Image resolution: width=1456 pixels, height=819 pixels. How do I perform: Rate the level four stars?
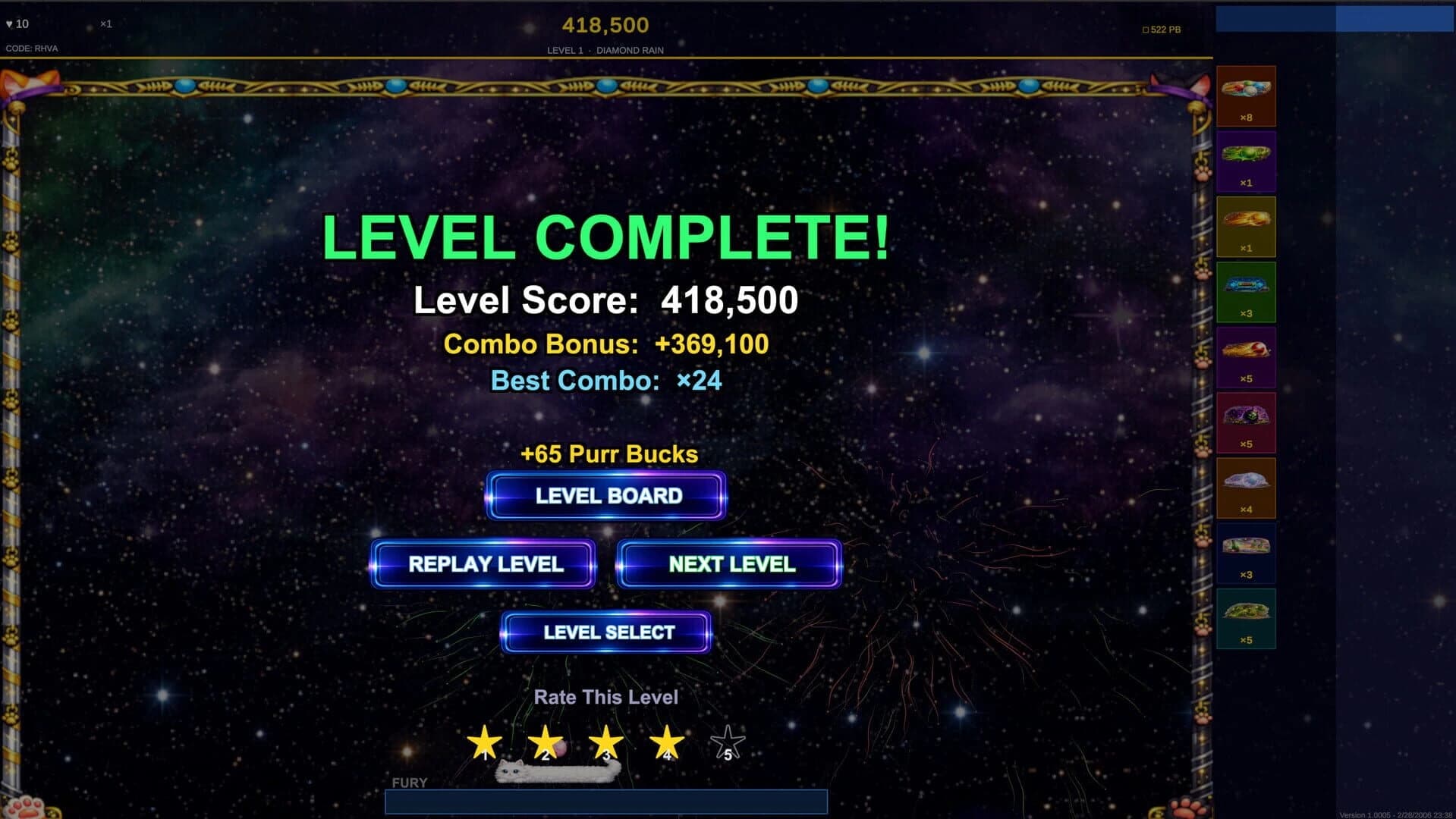click(666, 739)
